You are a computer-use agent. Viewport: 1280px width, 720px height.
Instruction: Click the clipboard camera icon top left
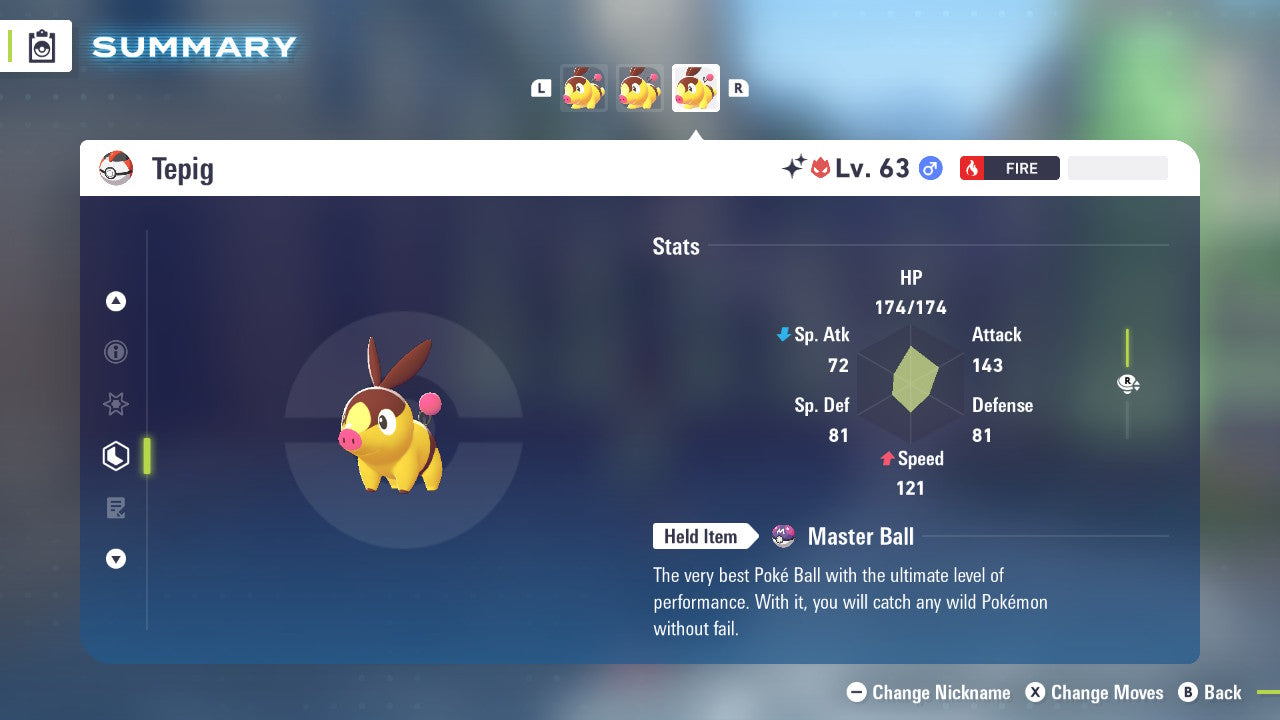pyautogui.click(x=42, y=46)
